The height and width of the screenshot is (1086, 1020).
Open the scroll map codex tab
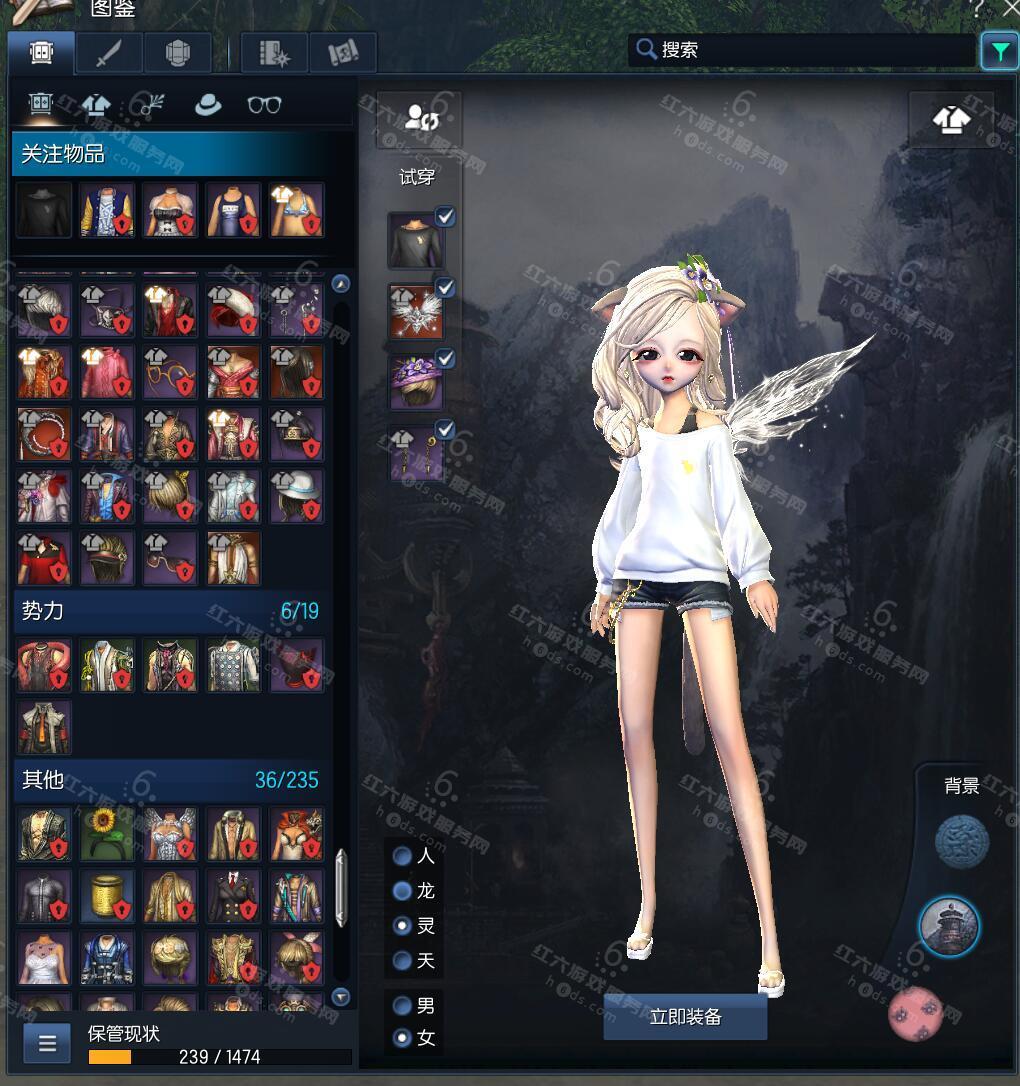pyautogui.click(x=343, y=53)
